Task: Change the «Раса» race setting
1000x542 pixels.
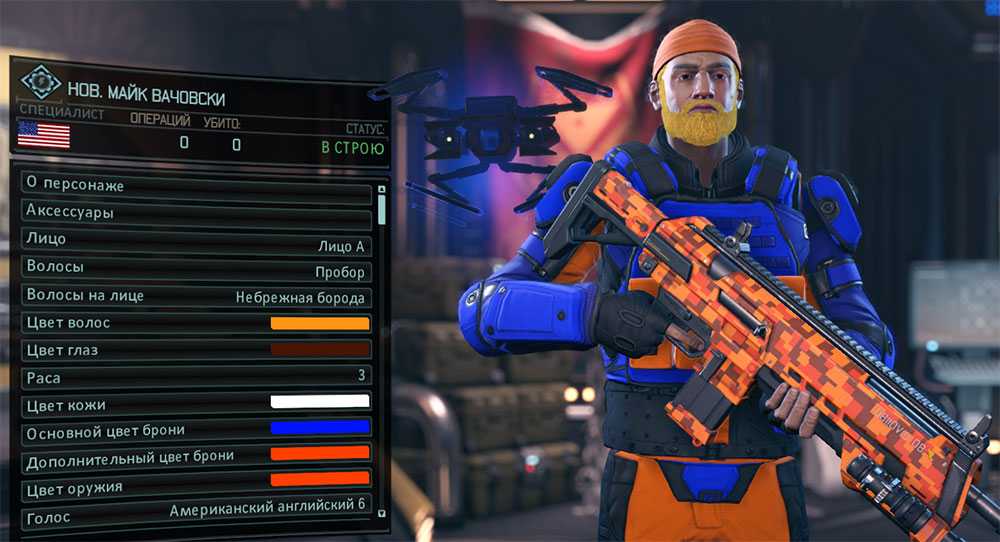Action: click(x=196, y=378)
